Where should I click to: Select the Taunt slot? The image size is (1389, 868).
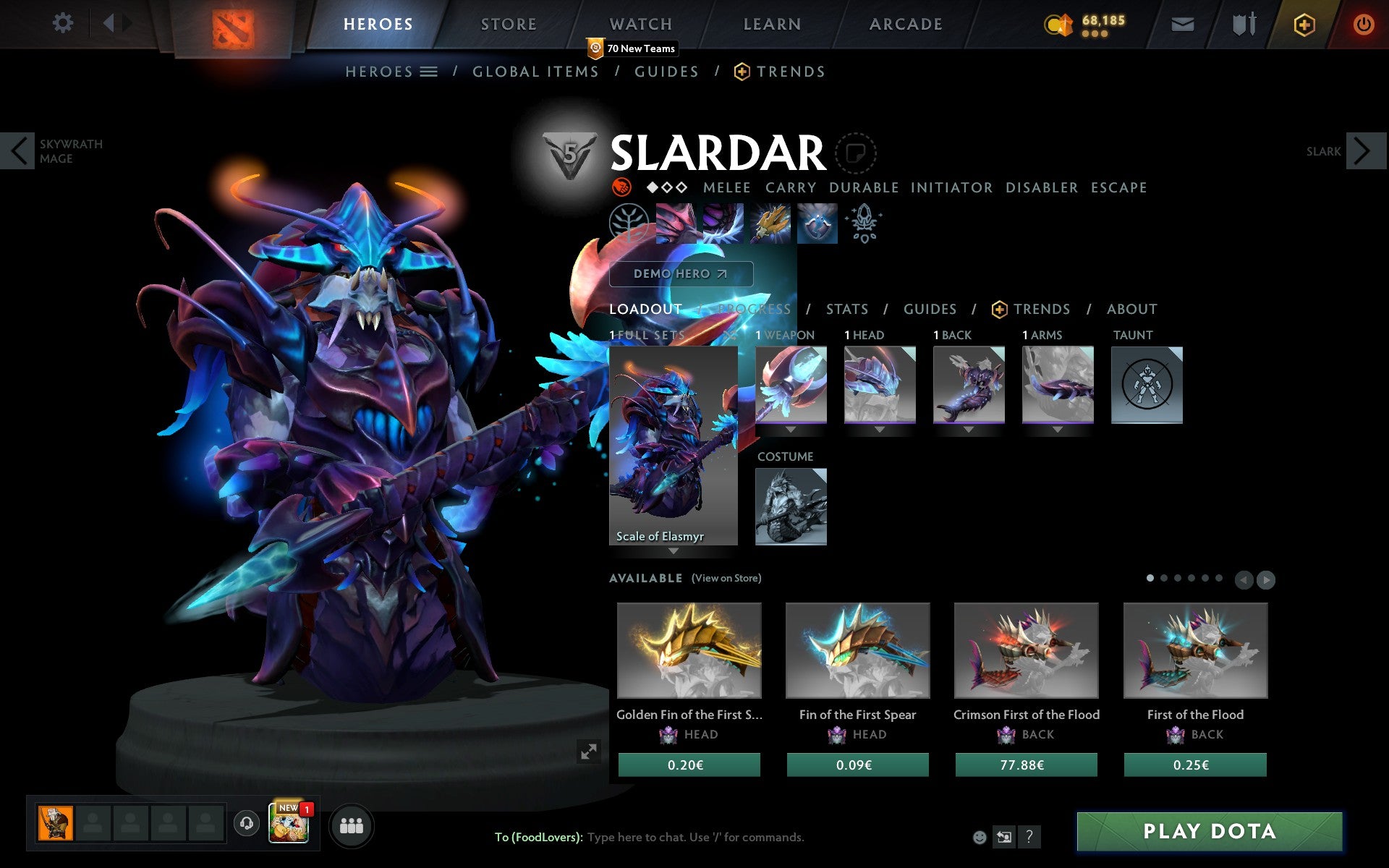click(x=1147, y=385)
